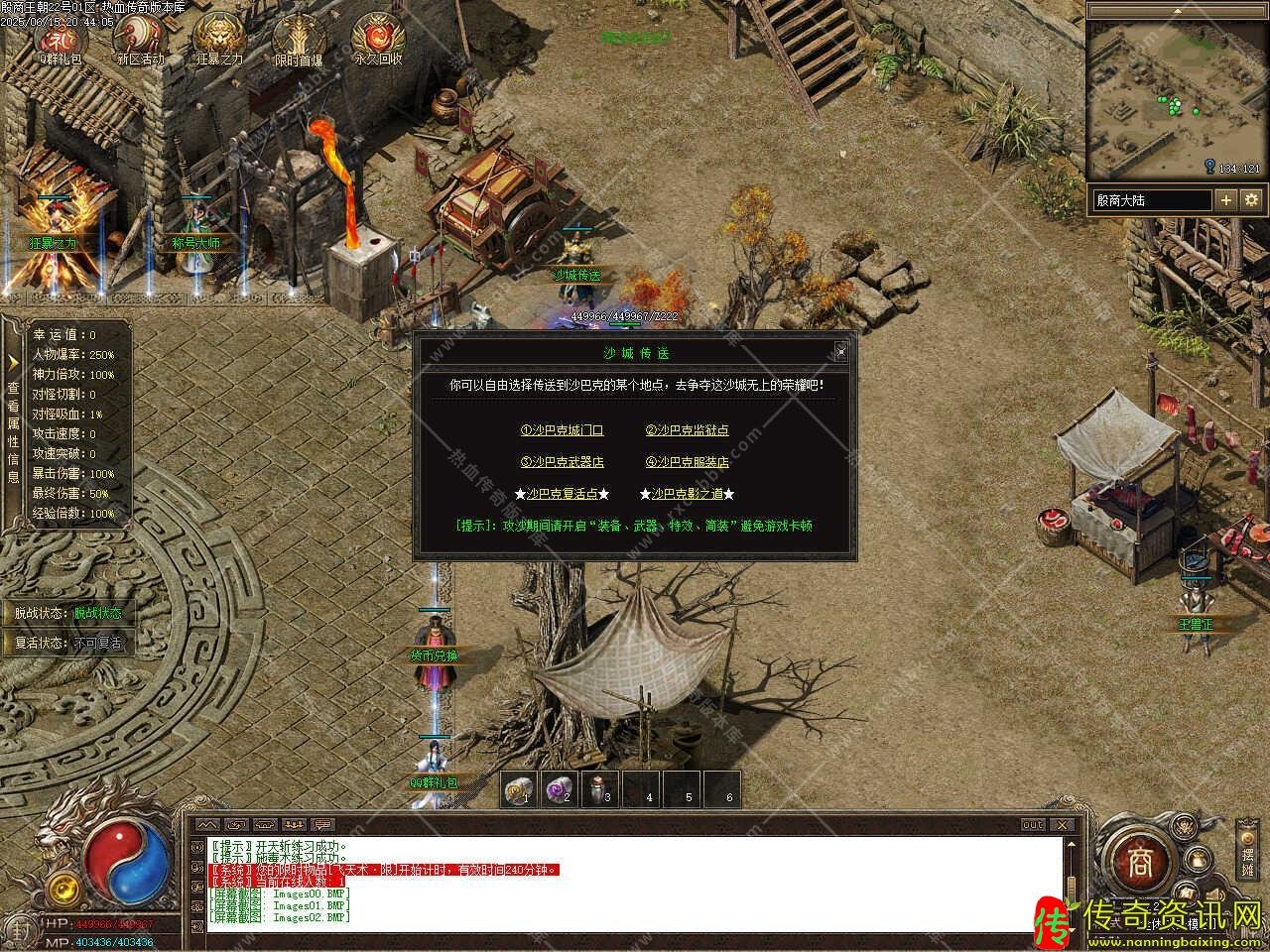Image resolution: width=1270 pixels, height=952 pixels.
Task: Choose the ②沙巴克监狱点 destination
Action: (x=687, y=430)
